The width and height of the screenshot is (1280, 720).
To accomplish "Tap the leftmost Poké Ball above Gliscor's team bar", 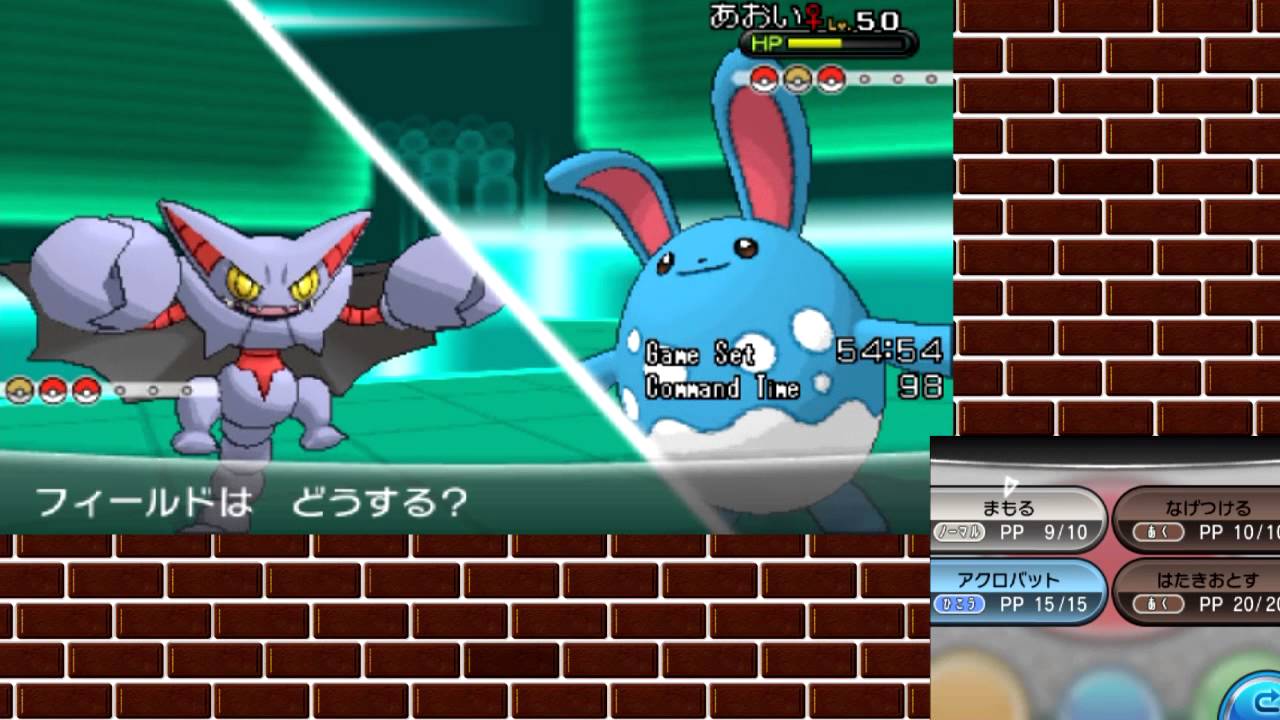I will pyautogui.click(x=20, y=391).
